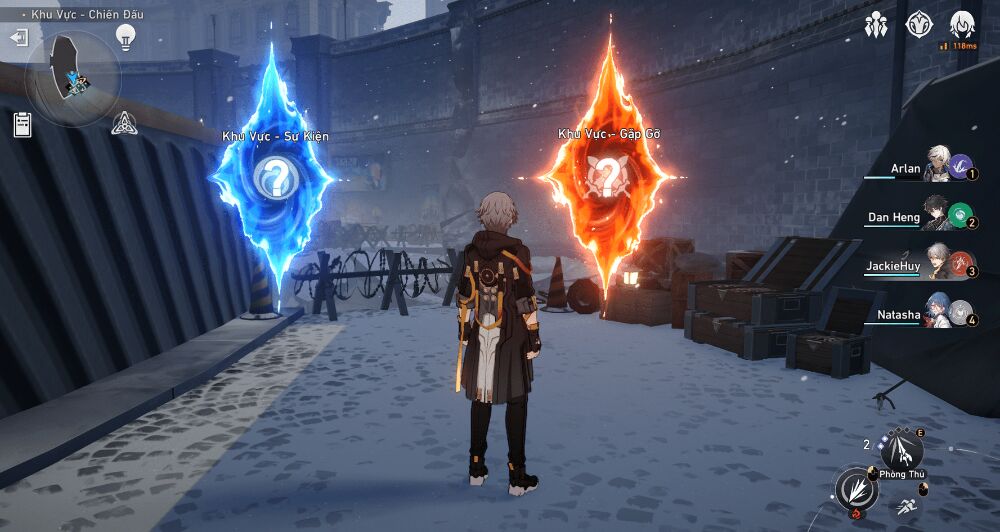1000x532 pixels.
Task: Click the triangular knot emblem icon
Action: (124, 123)
